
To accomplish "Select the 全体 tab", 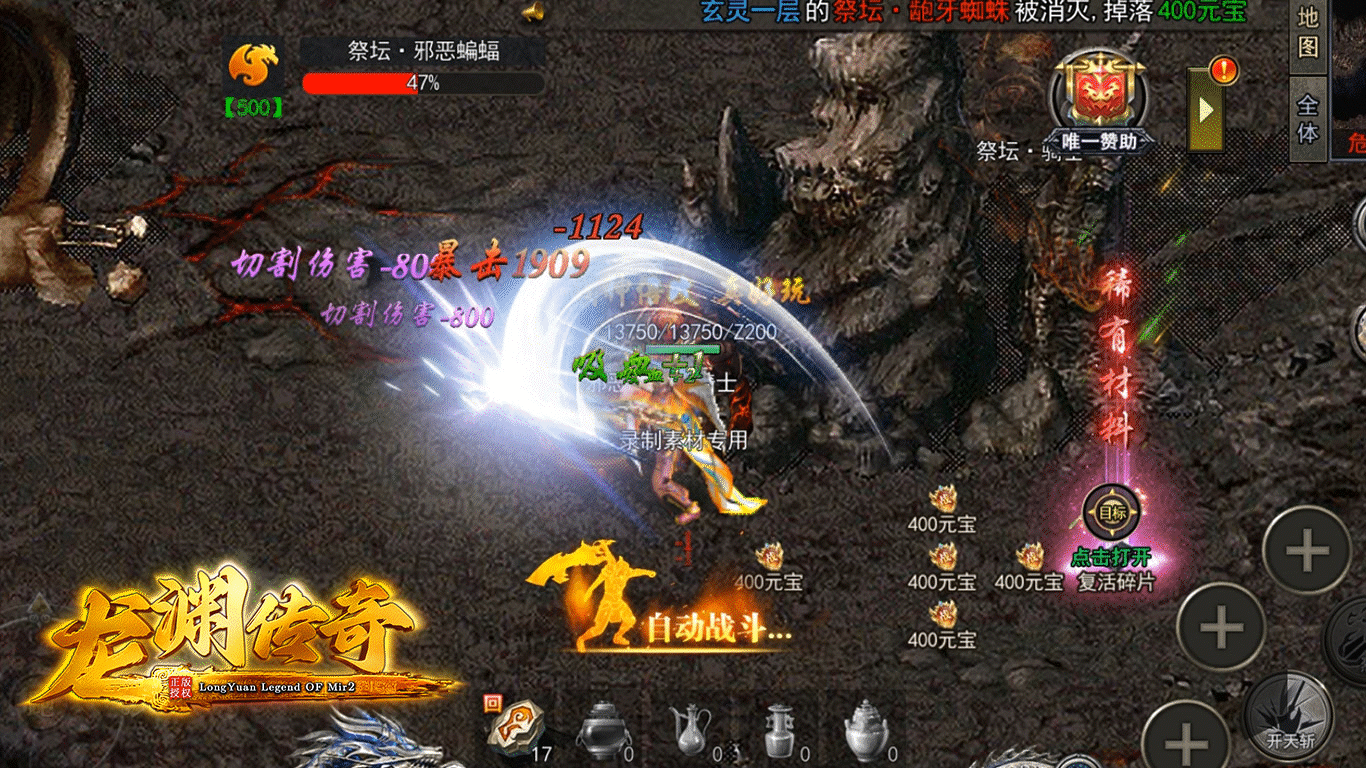I will [1308, 118].
